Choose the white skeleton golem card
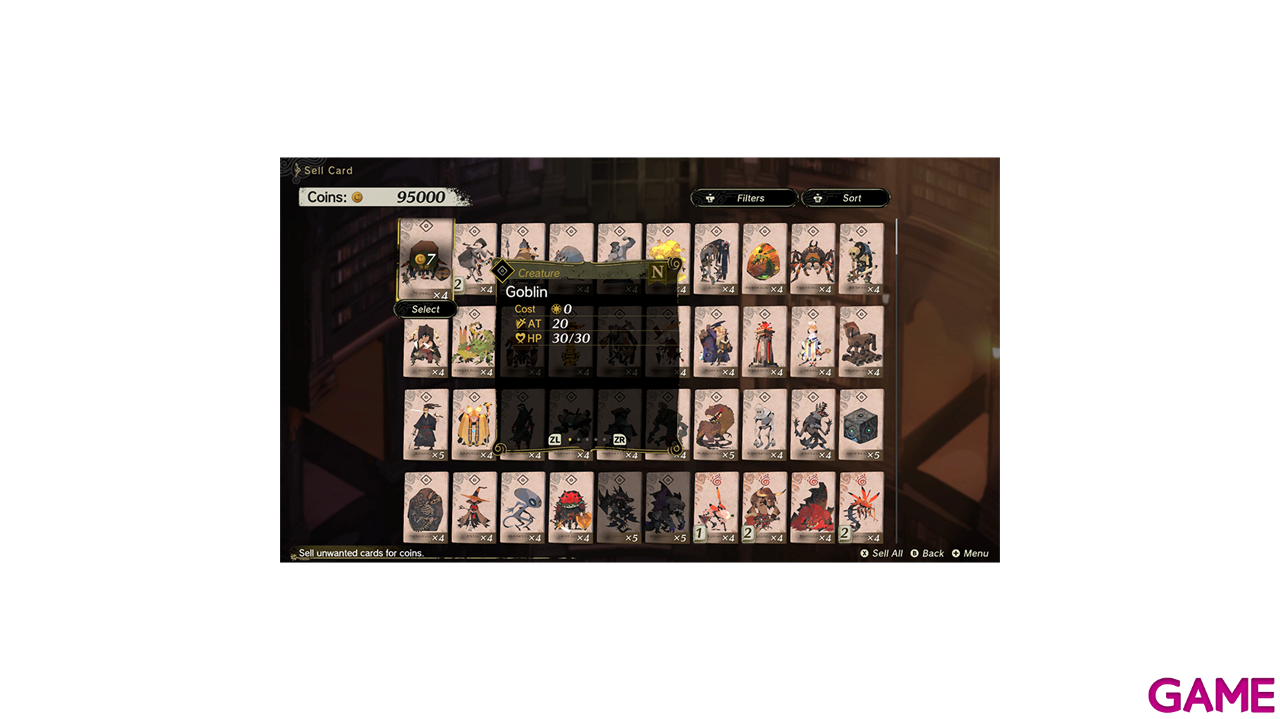The height and width of the screenshot is (719, 1280). point(764,425)
